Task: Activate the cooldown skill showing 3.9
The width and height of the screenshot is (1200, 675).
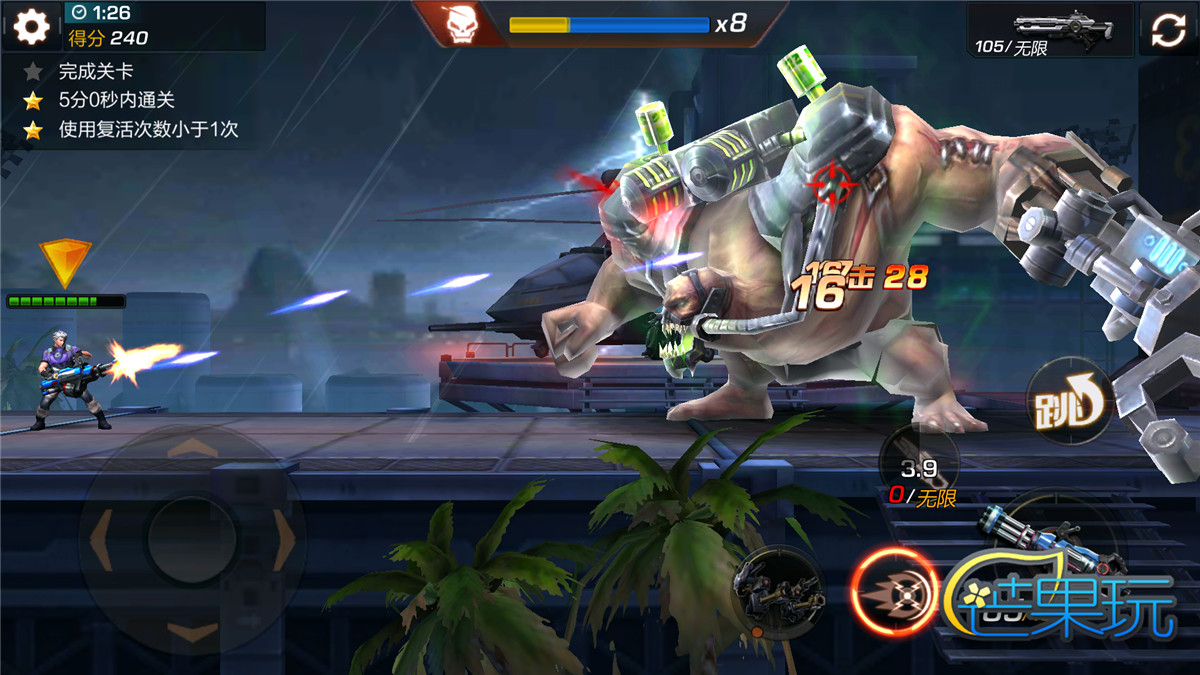Action: pyautogui.click(x=918, y=465)
